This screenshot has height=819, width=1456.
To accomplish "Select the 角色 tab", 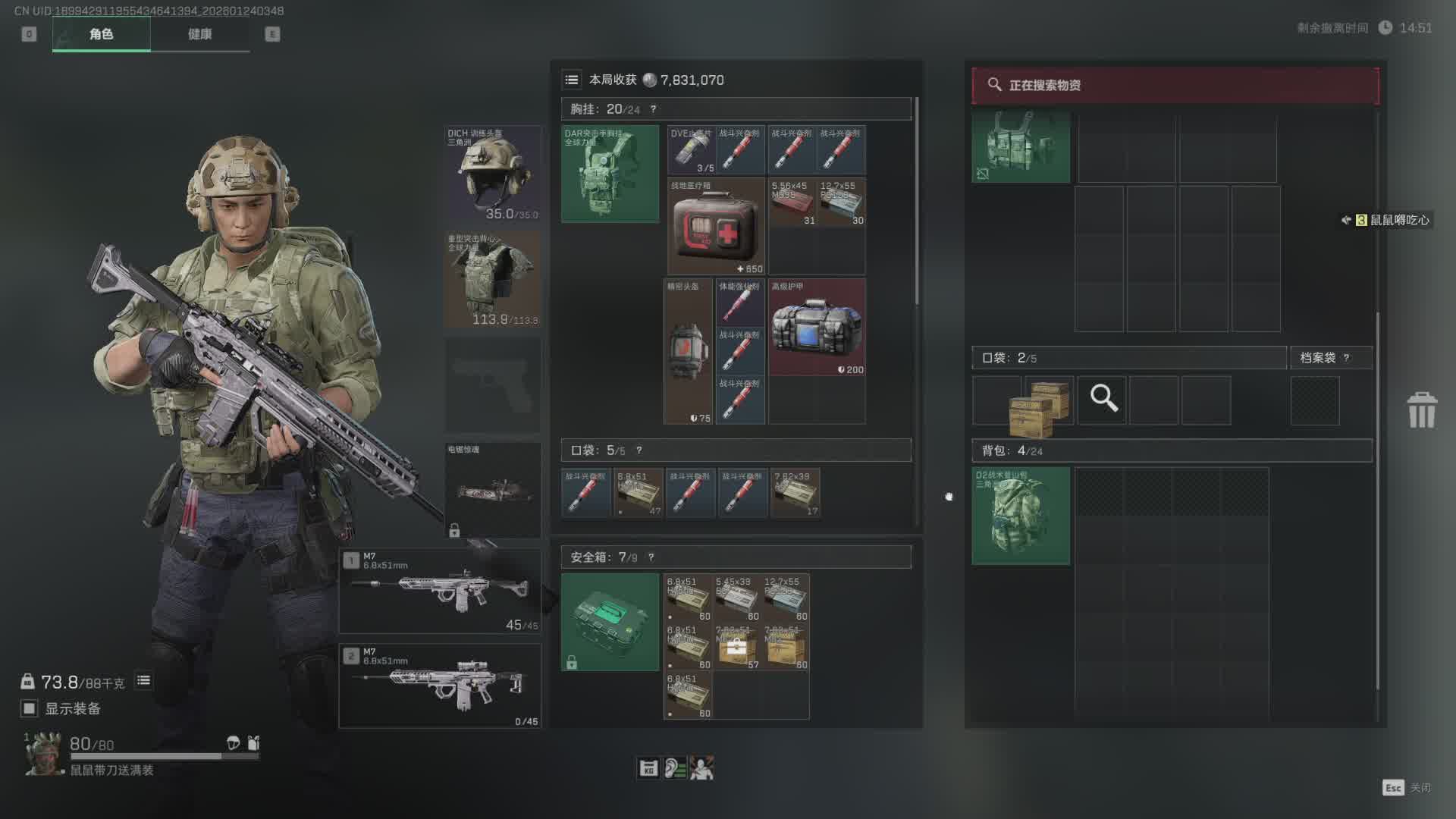I will 101,34.
